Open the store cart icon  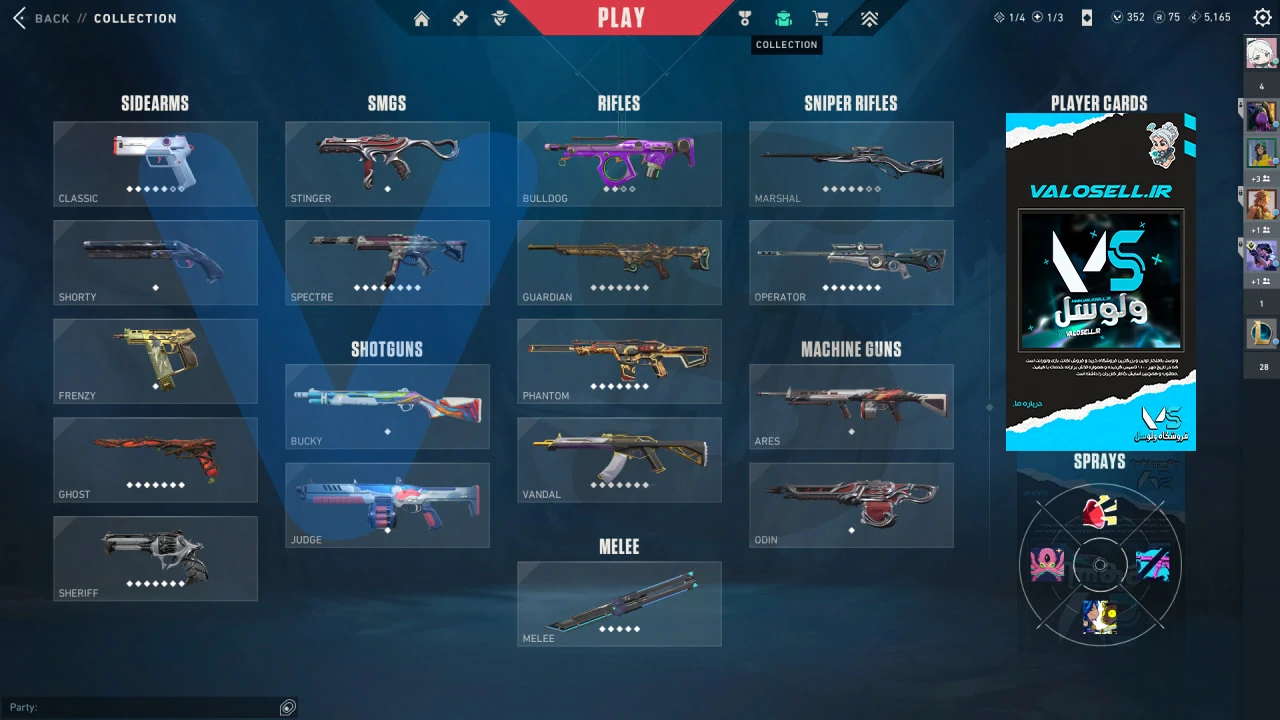click(821, 18)
